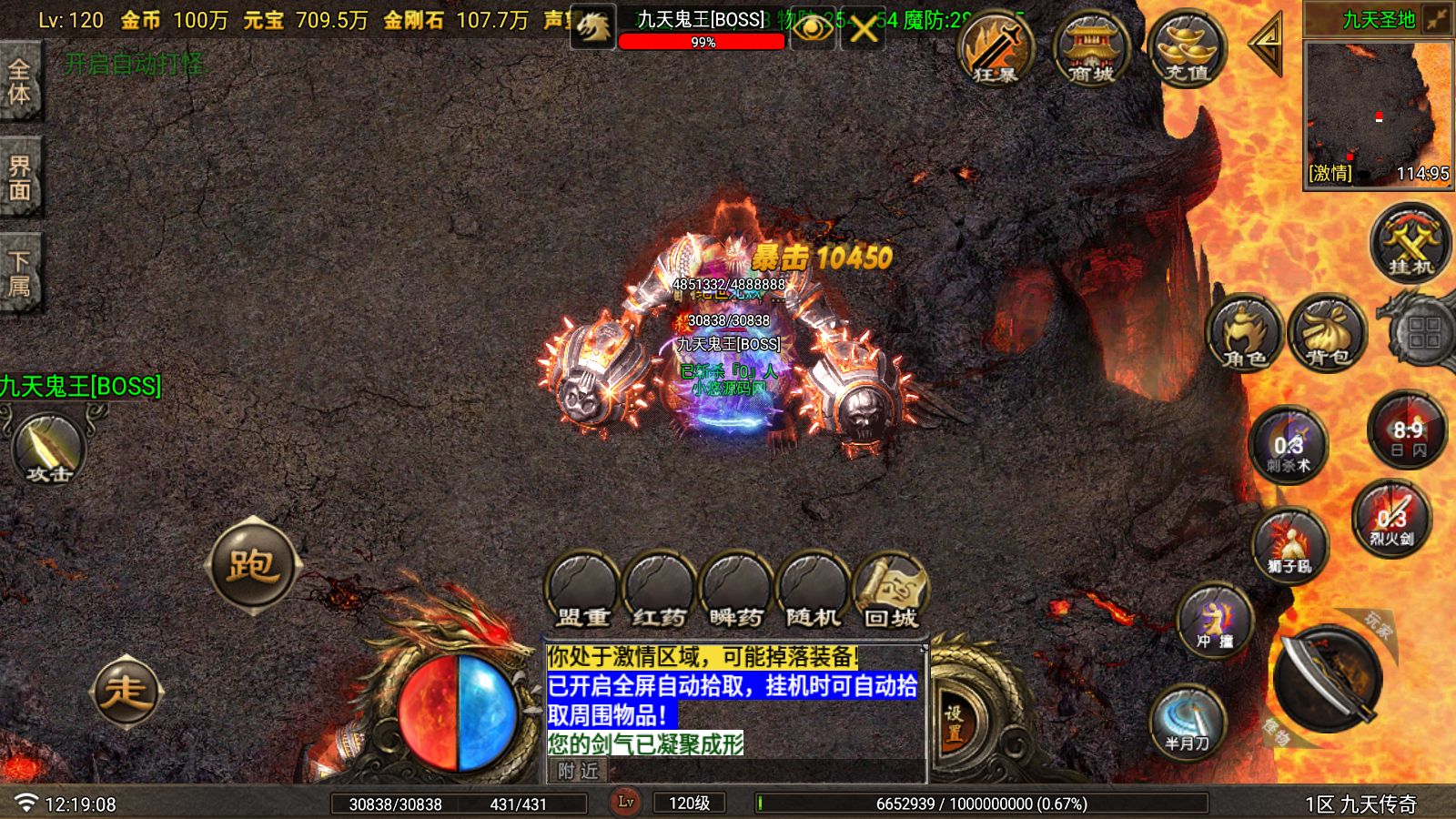
Task: Activate the 狂暴 berserk icon
Action: pyautogui.click(x=996, y=49)
